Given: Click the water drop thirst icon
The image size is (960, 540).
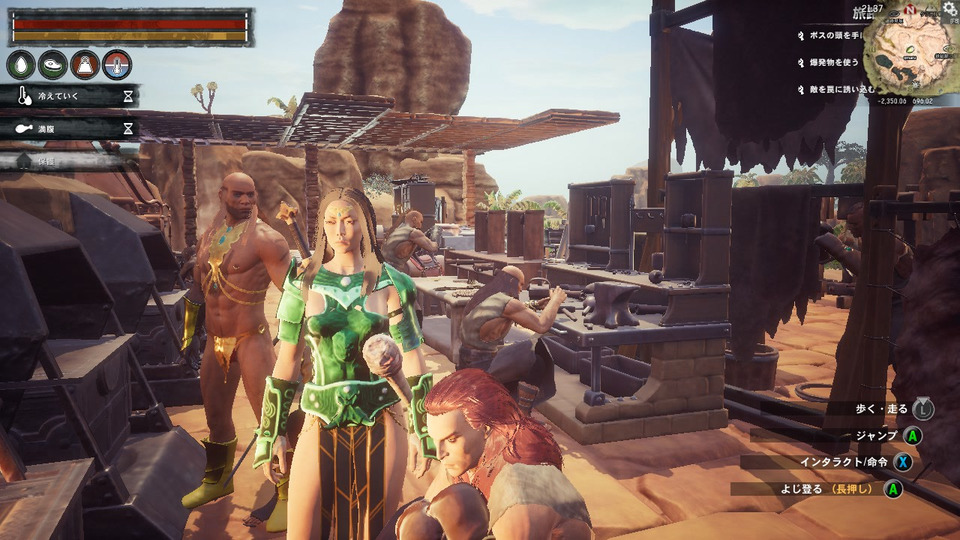Looking at the screenshot, I should [21, 65].
